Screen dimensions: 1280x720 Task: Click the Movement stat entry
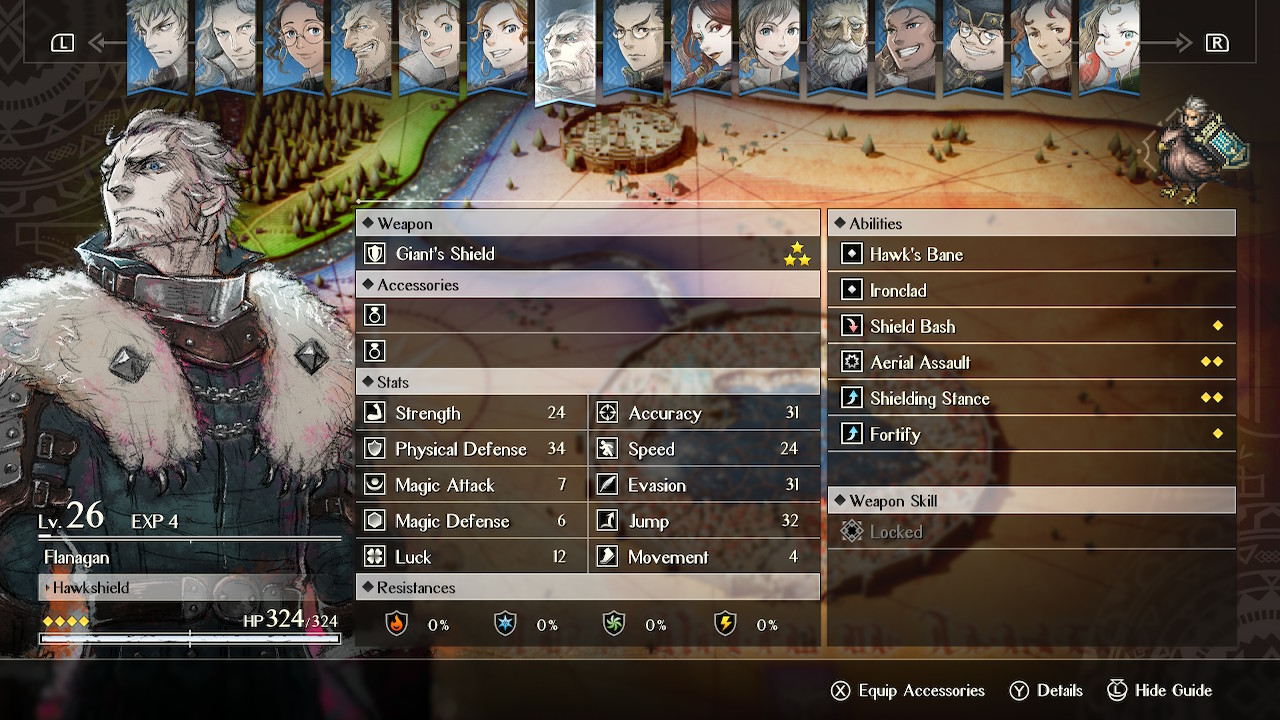704,557
